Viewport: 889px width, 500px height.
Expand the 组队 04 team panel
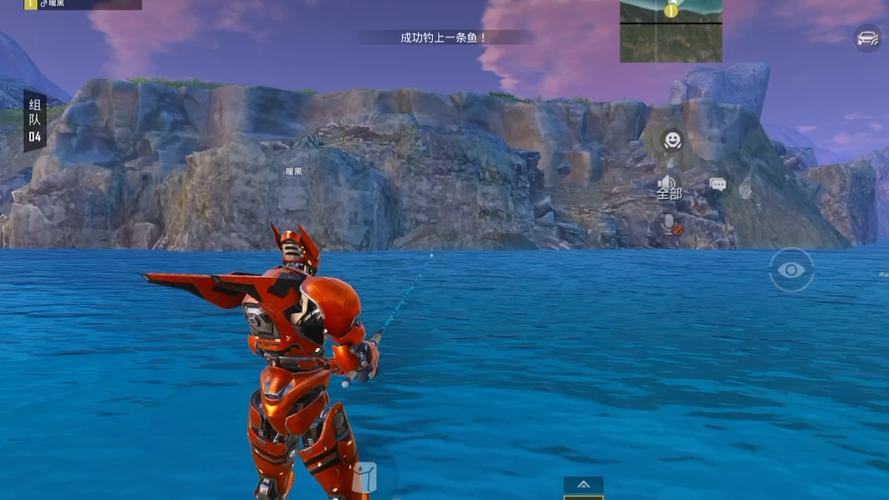tap(35, 121)
